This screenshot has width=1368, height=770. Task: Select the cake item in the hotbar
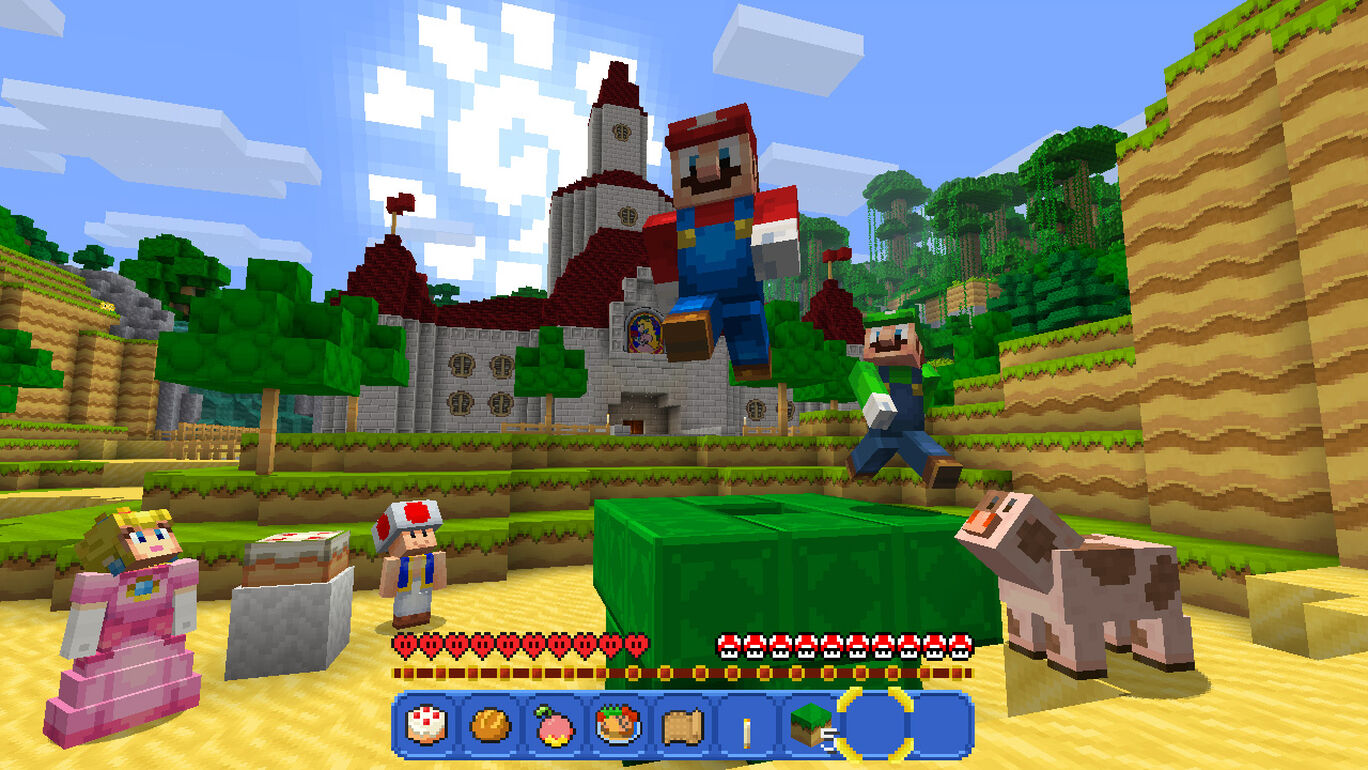(427, 723)
